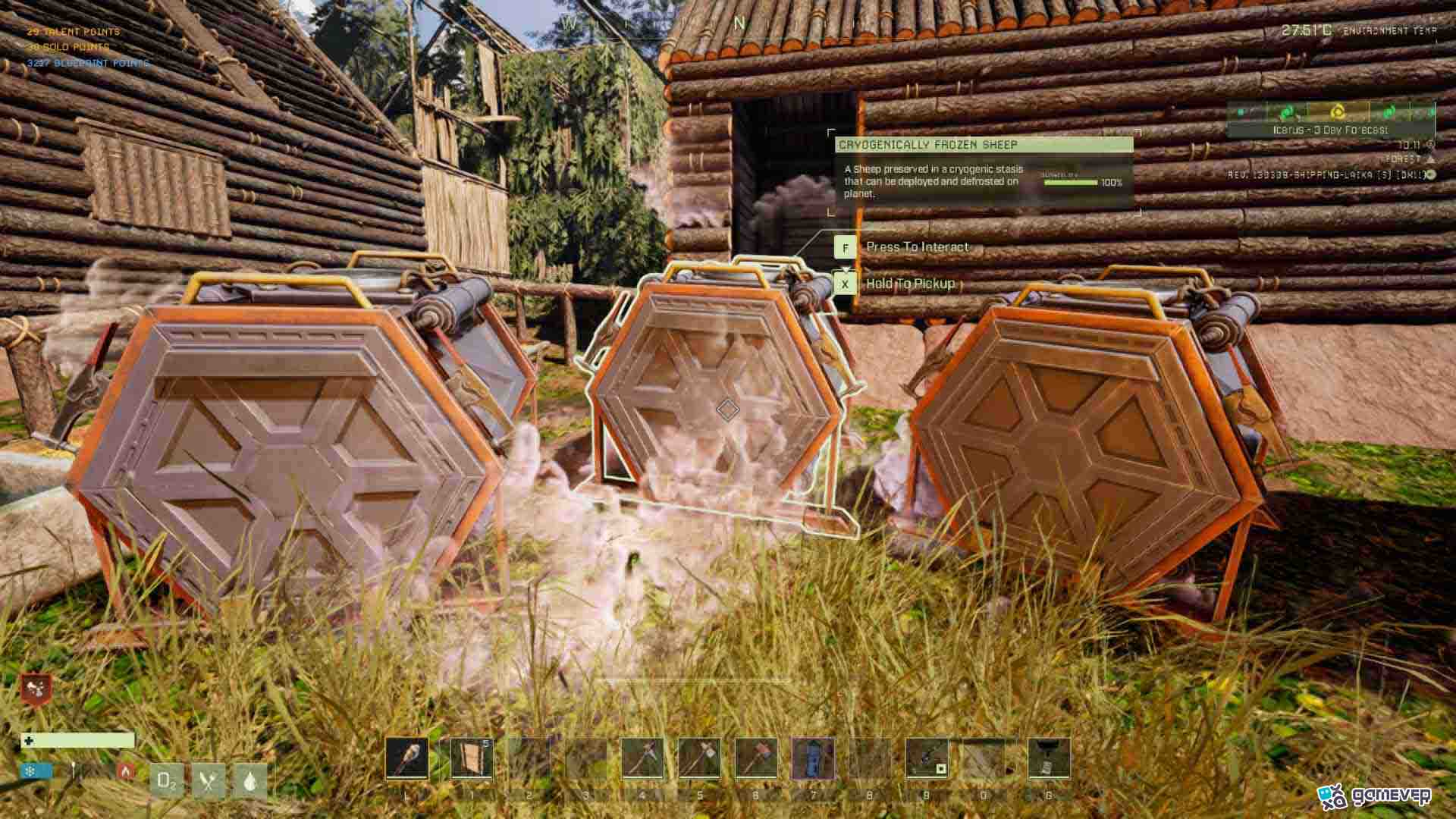The image size is (1456, 819).
Task: Click the fork and knife food icon
Action: pos(209,780)
